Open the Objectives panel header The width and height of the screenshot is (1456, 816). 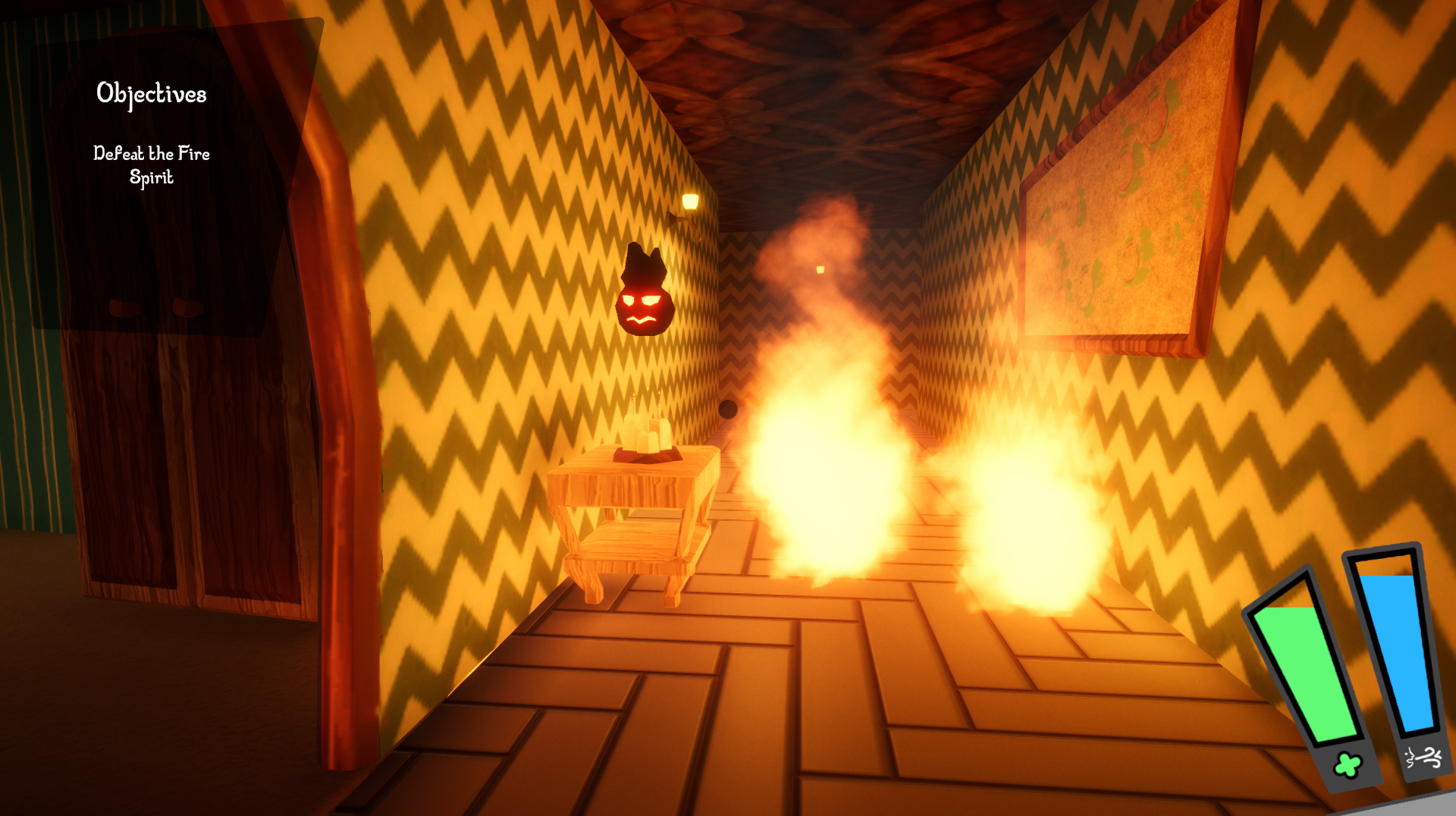[152, 94]
